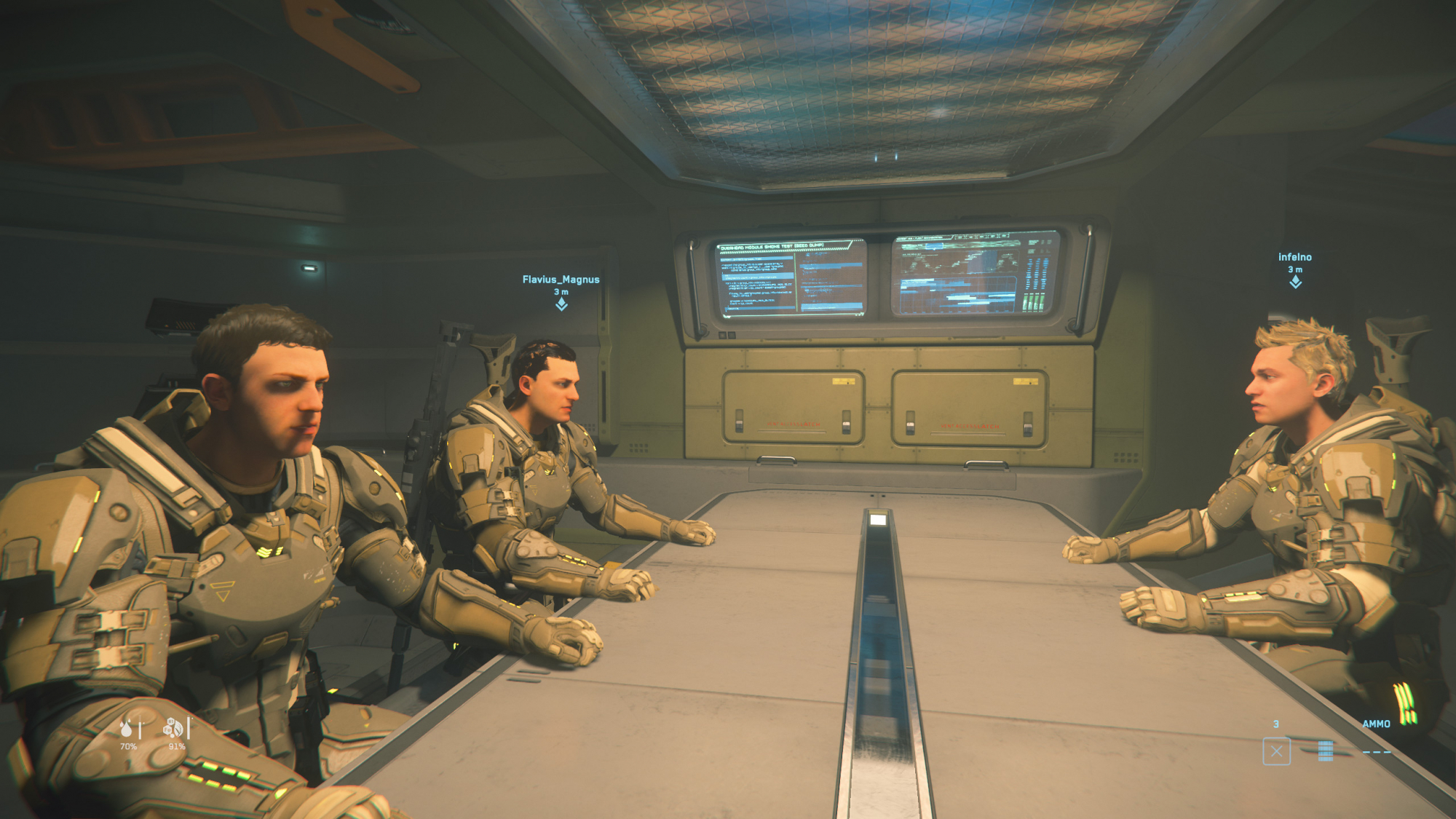Click the food hunger status icon

(173, 727)
